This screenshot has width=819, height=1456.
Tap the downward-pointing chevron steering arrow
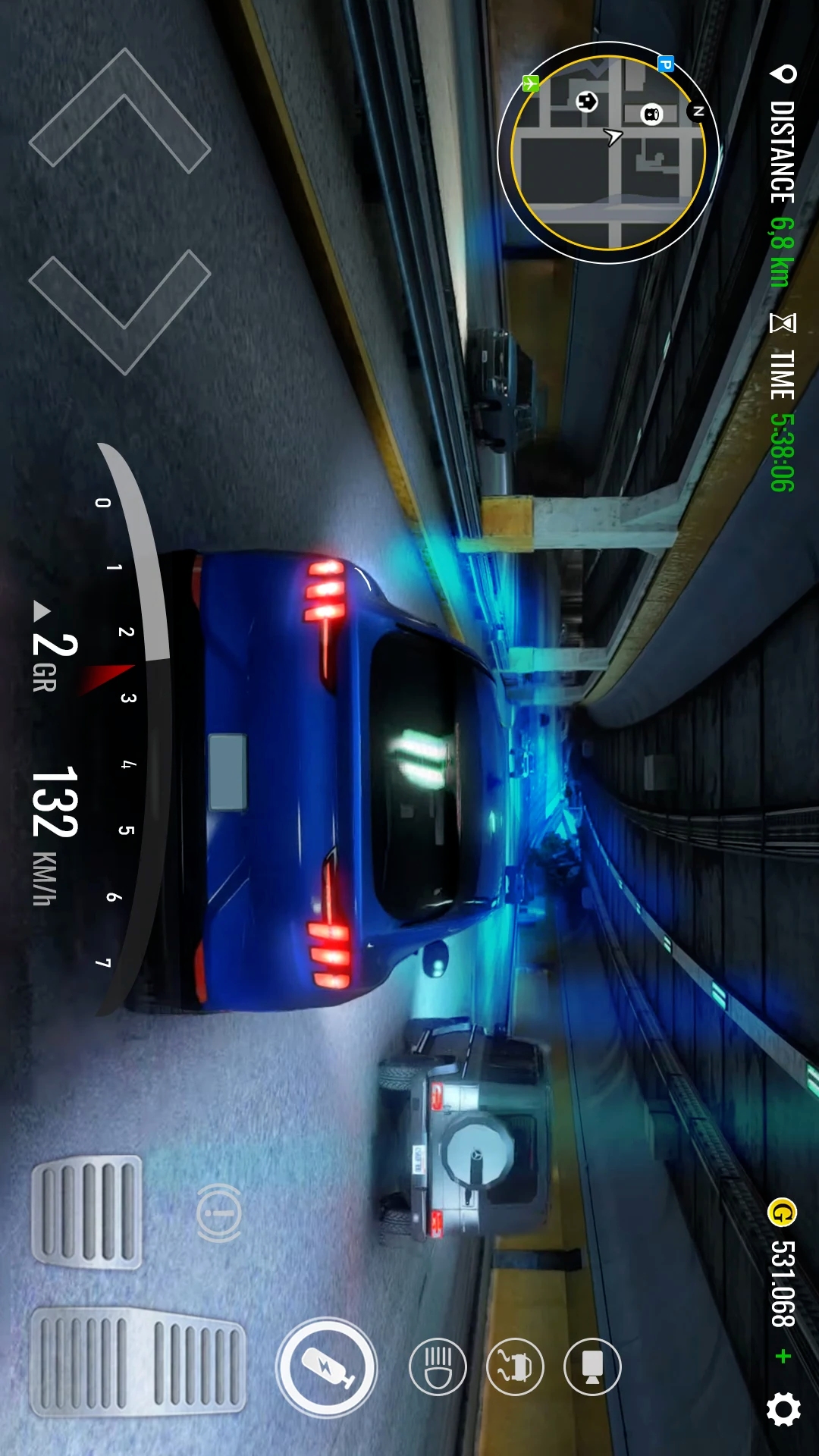[x=120, y=312]
